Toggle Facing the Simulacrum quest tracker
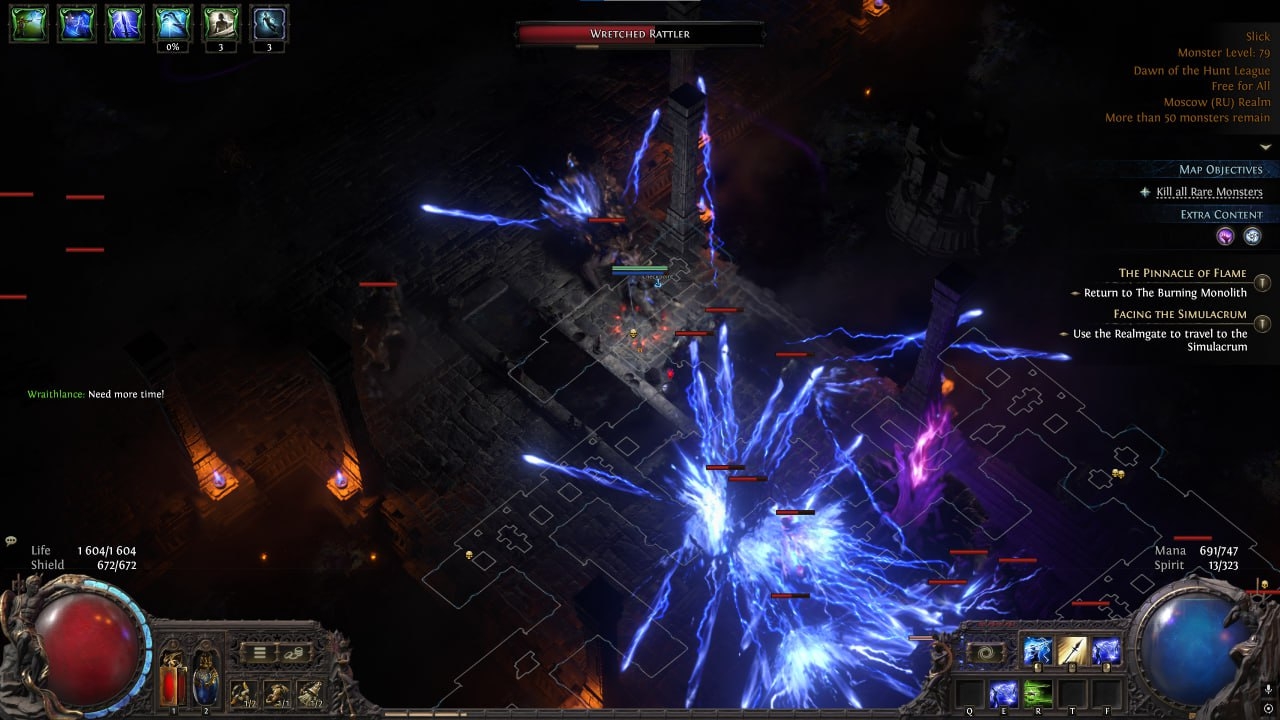Viewport: 1280px width, 720px height. click(x=1262, y=323)
